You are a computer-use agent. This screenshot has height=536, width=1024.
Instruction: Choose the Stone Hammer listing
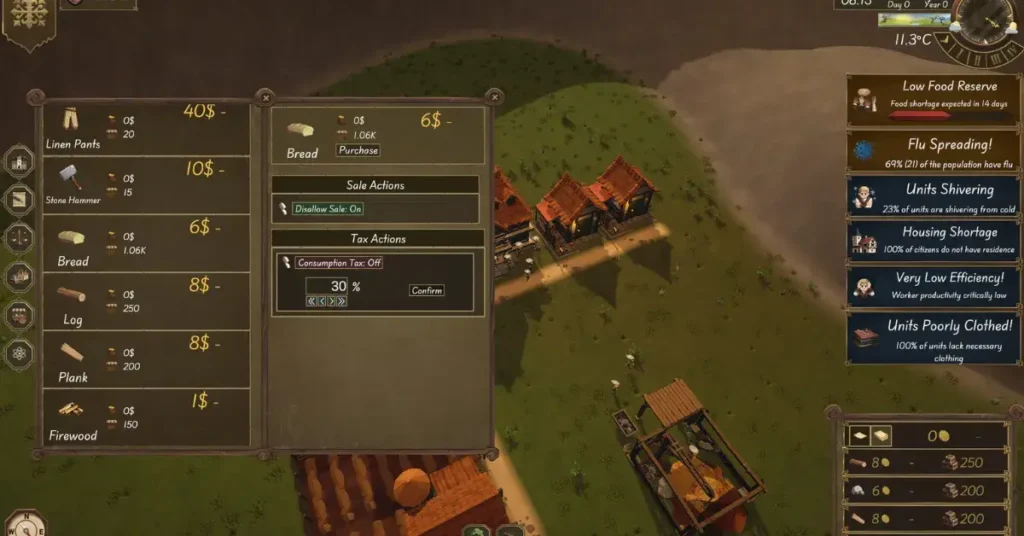point(145,185)
